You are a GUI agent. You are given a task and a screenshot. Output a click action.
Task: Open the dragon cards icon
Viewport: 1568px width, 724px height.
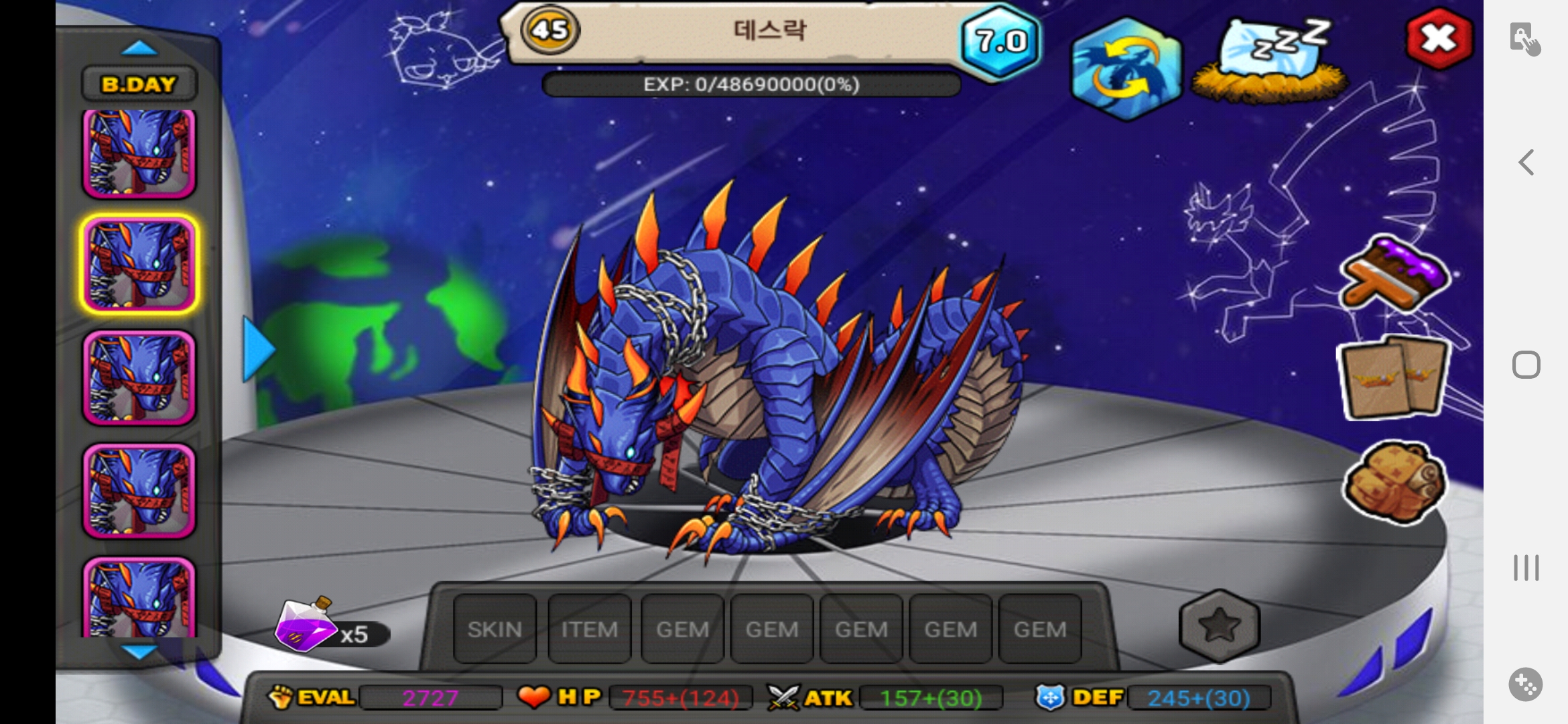[x=1395, y=378]
